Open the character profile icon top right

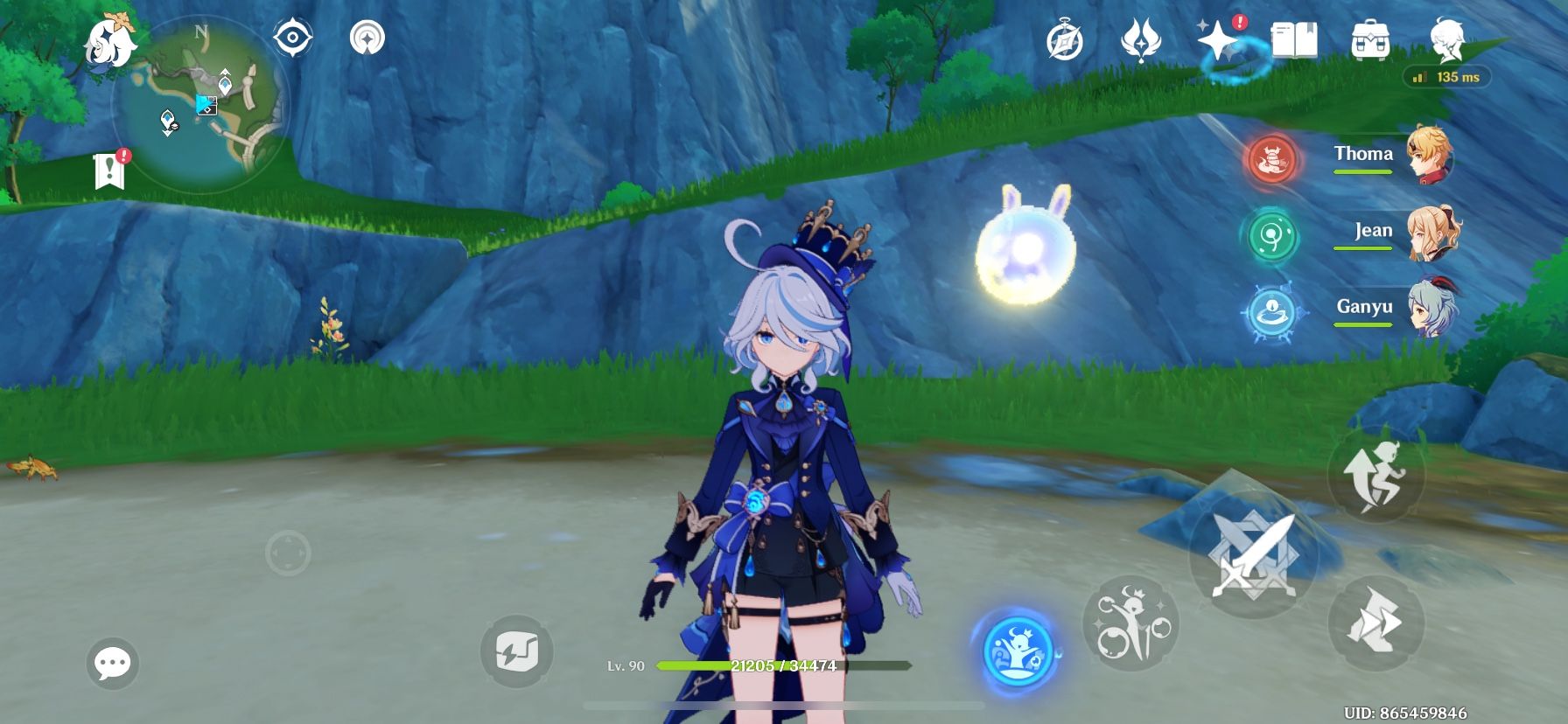1448,38
